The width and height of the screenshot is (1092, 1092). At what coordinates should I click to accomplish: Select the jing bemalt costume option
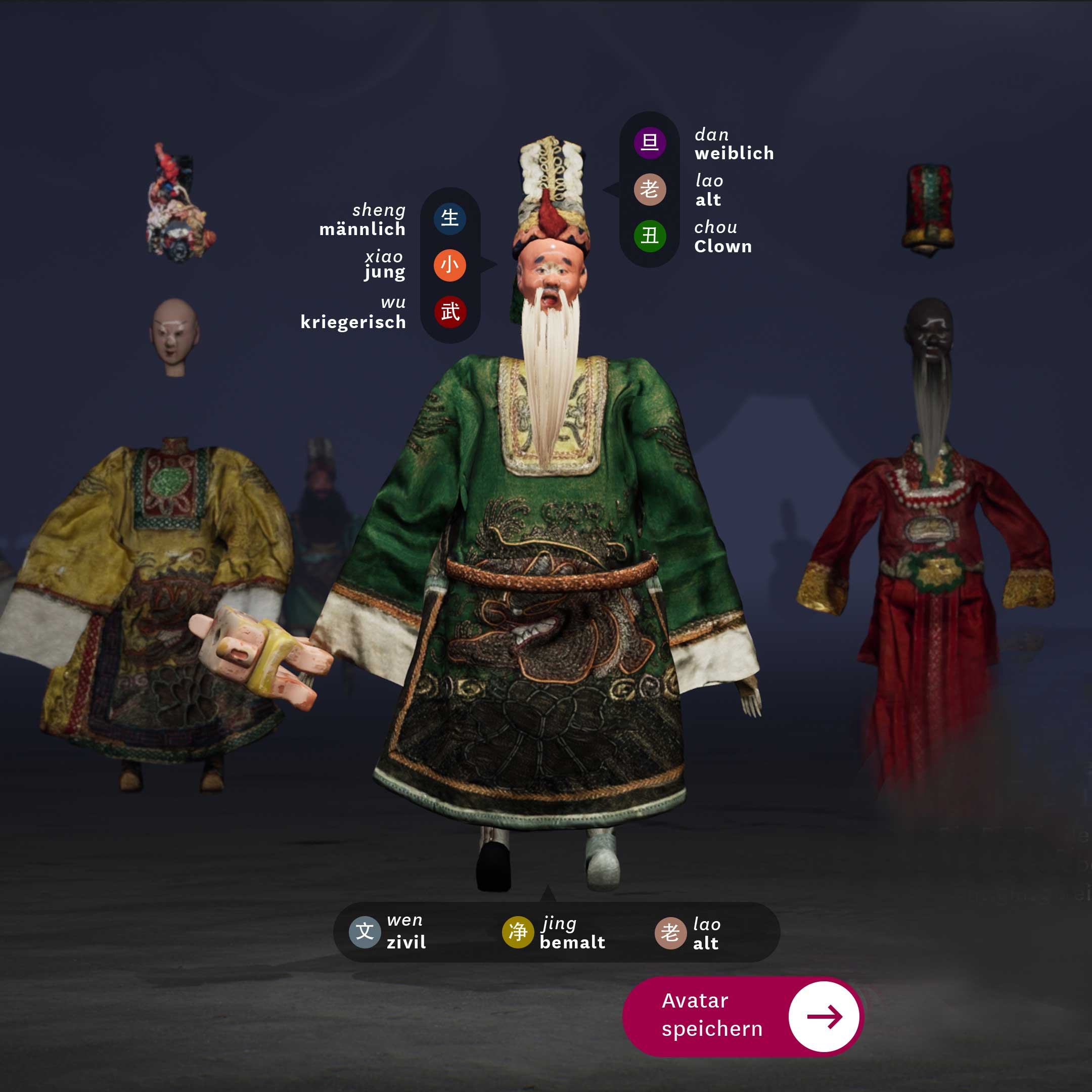518,932
